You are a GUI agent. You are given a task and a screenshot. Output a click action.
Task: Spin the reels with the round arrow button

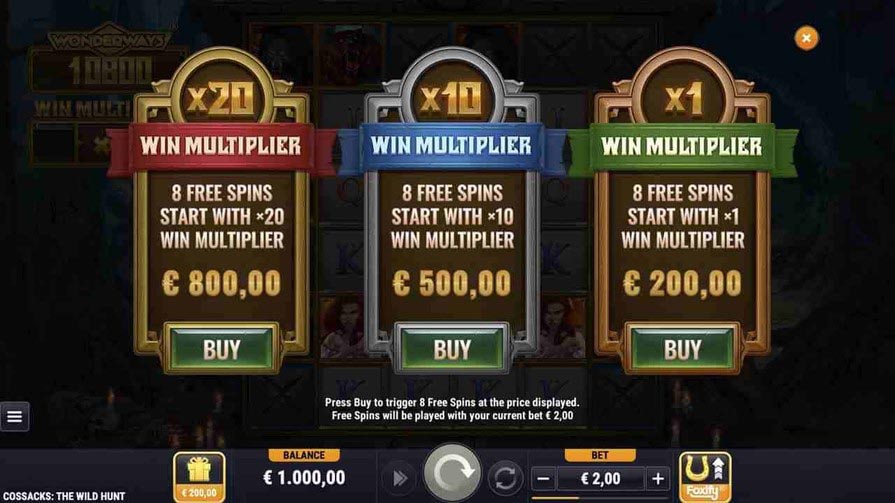click(452, 474)
